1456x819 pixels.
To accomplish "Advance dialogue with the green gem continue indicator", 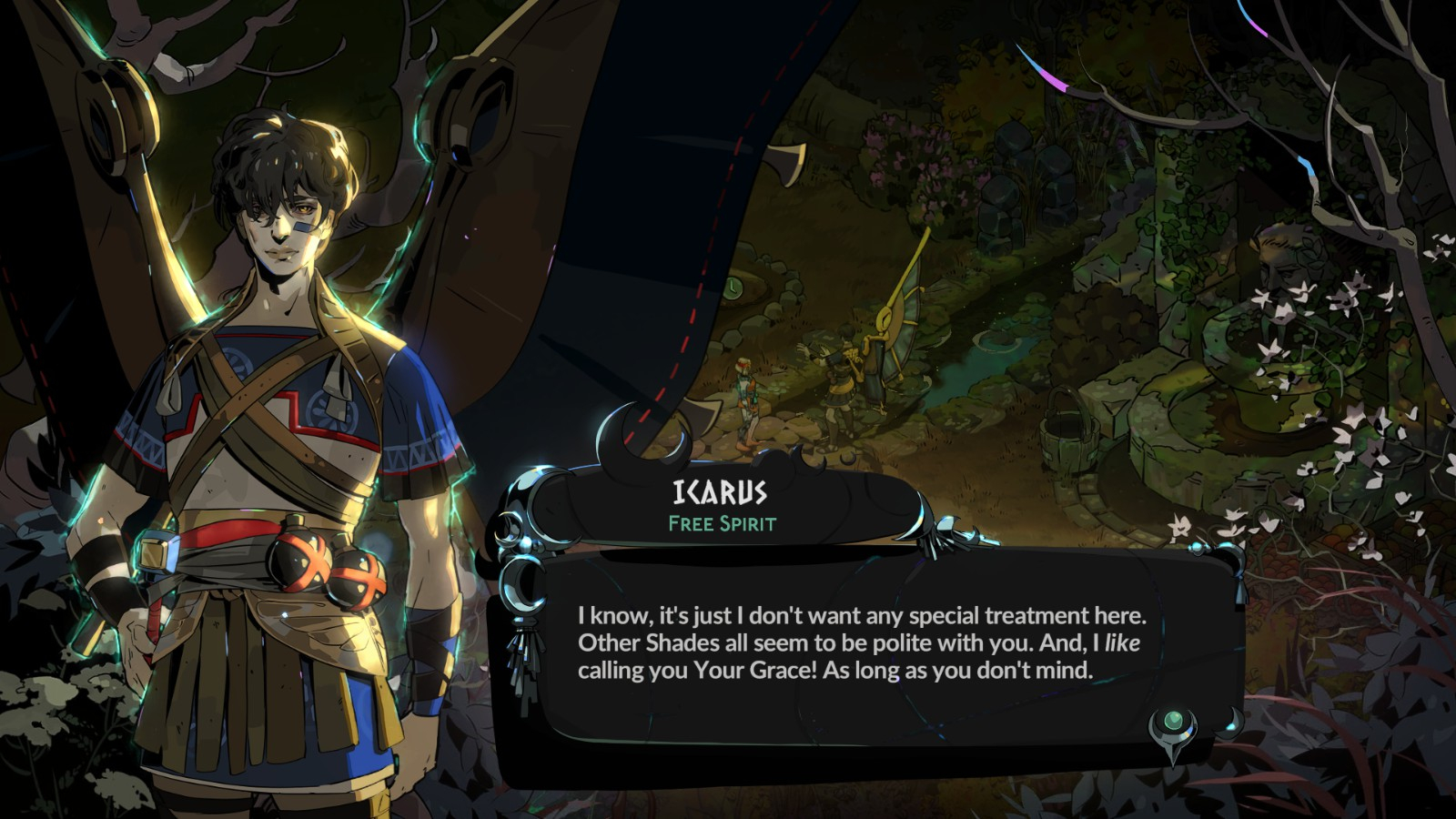I will [x=1174, y=725].
